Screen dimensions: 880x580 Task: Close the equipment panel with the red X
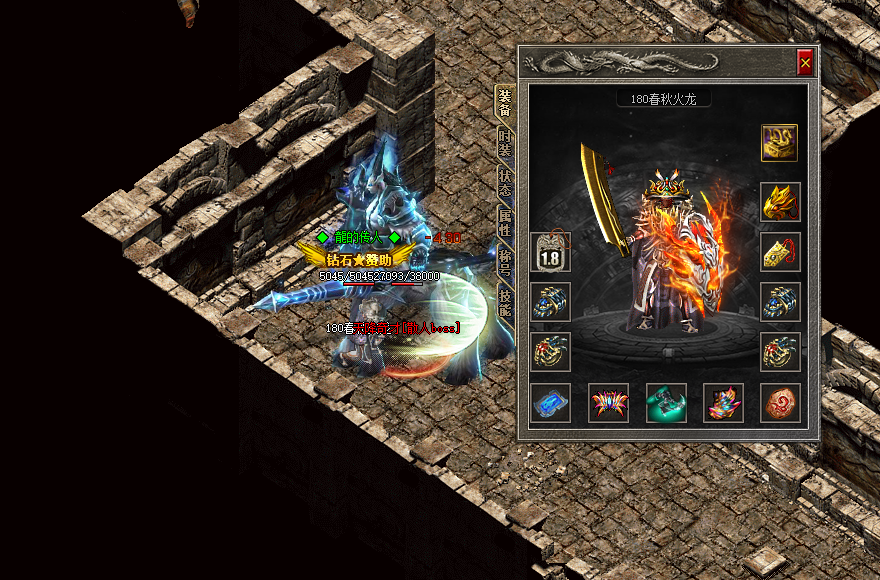click(x=805, y=63)
